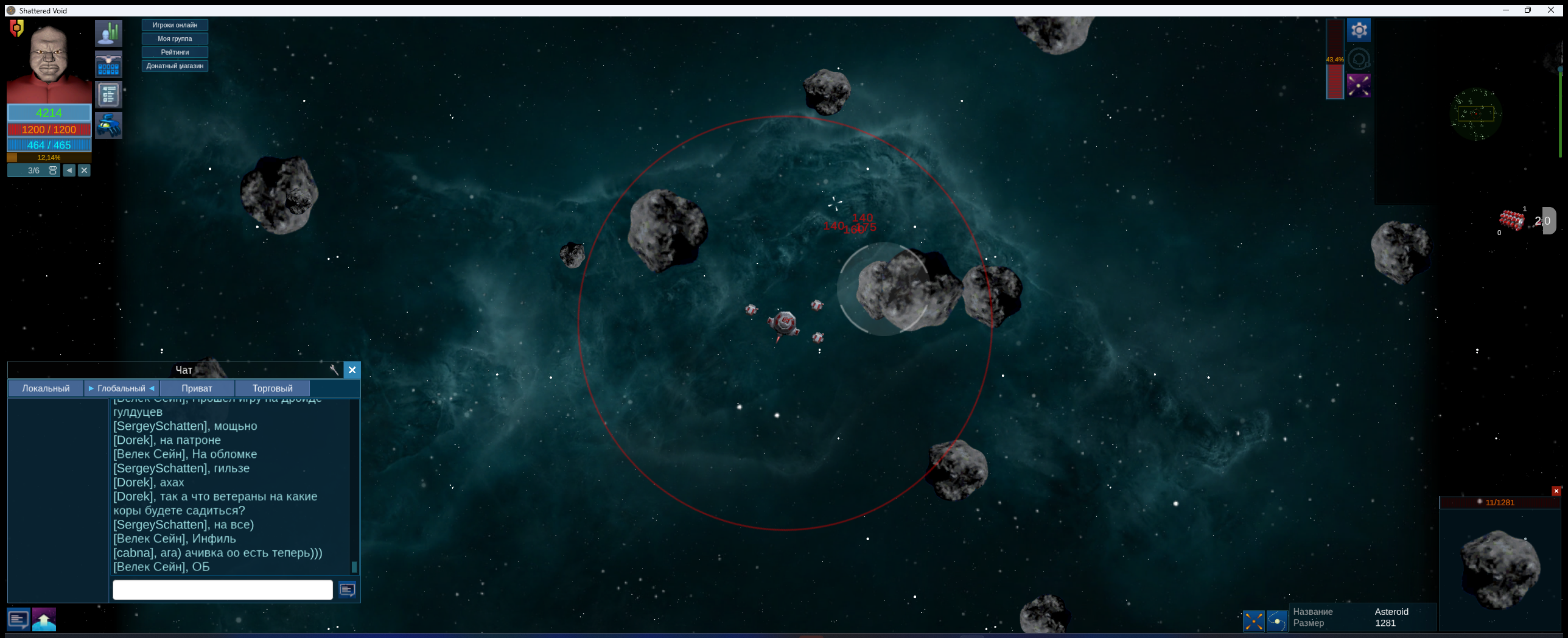Open the ship modules inventory icon
Viewport: 1568px width, 638px height.
tap(109, 64)
